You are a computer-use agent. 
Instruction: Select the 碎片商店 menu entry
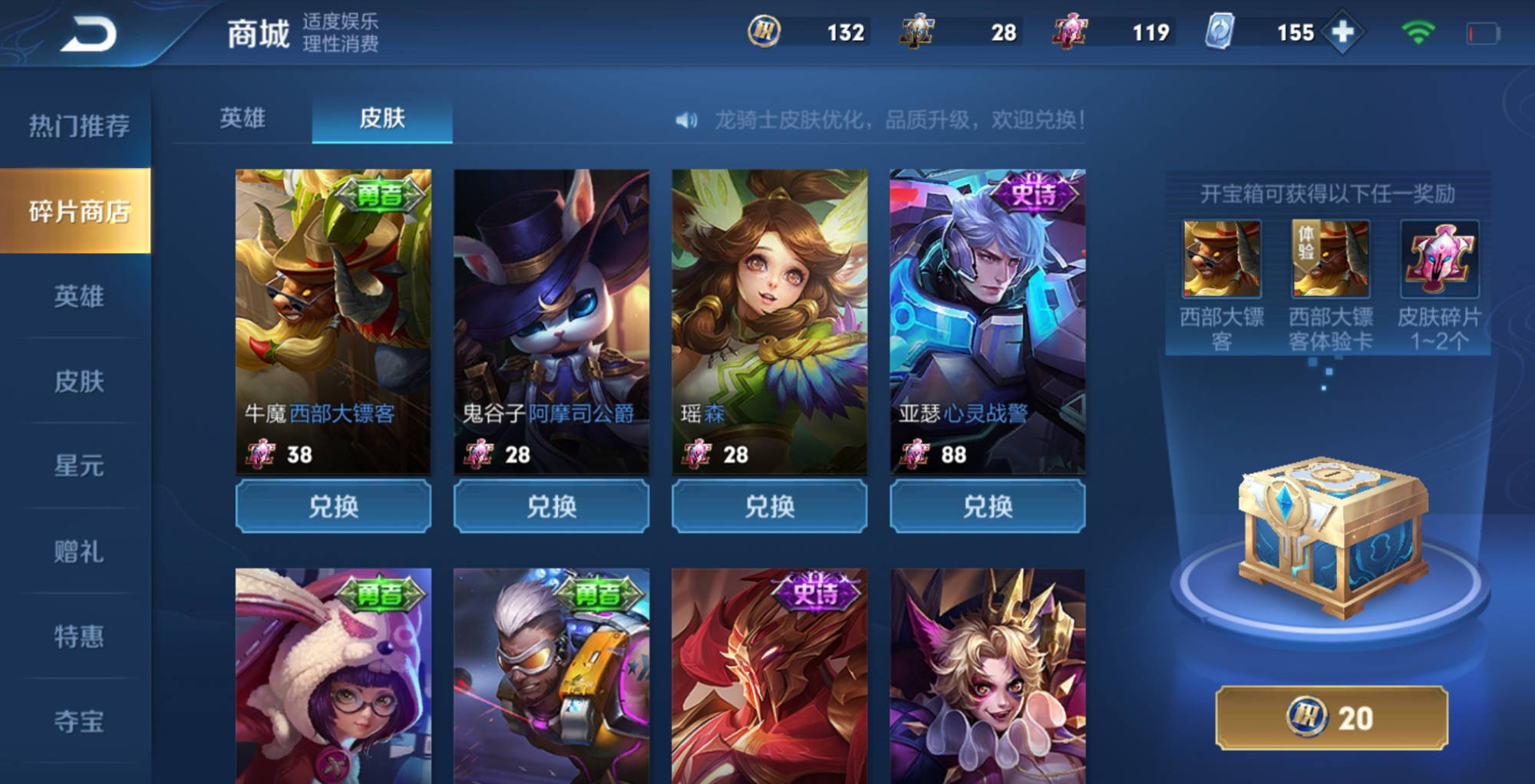[78, 211]
